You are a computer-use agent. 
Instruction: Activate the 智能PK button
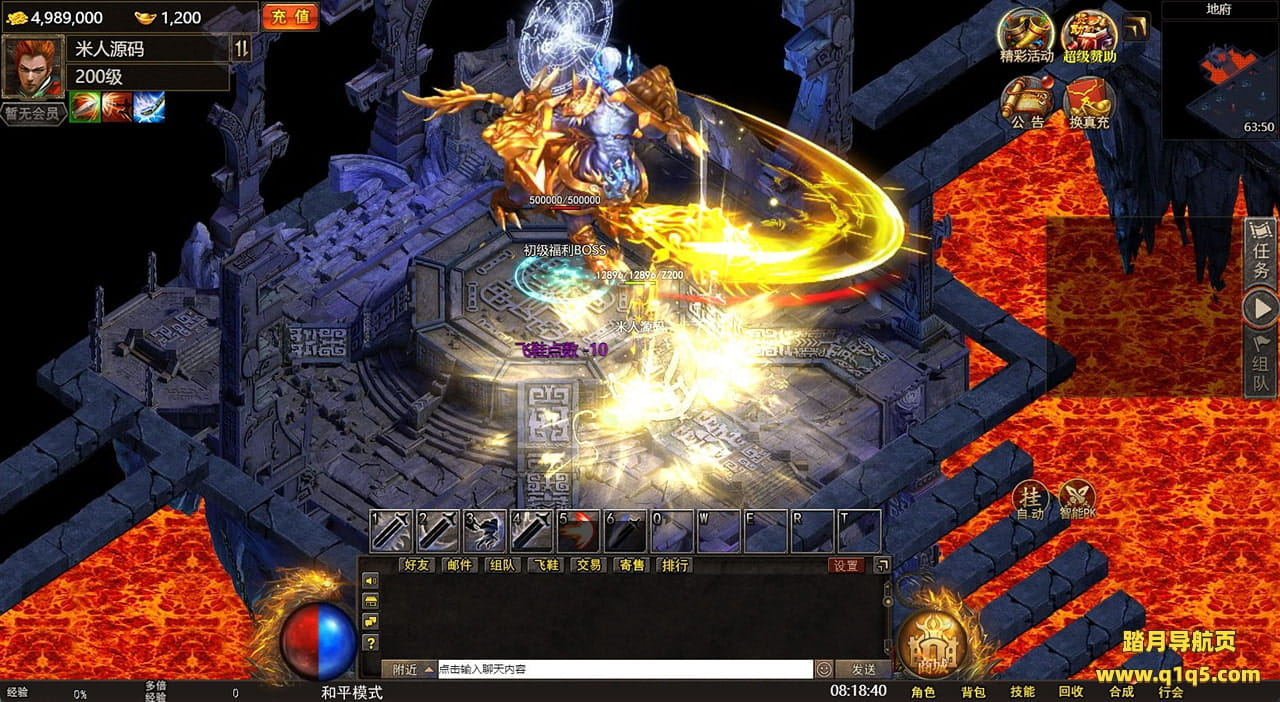click(1076, 499)
